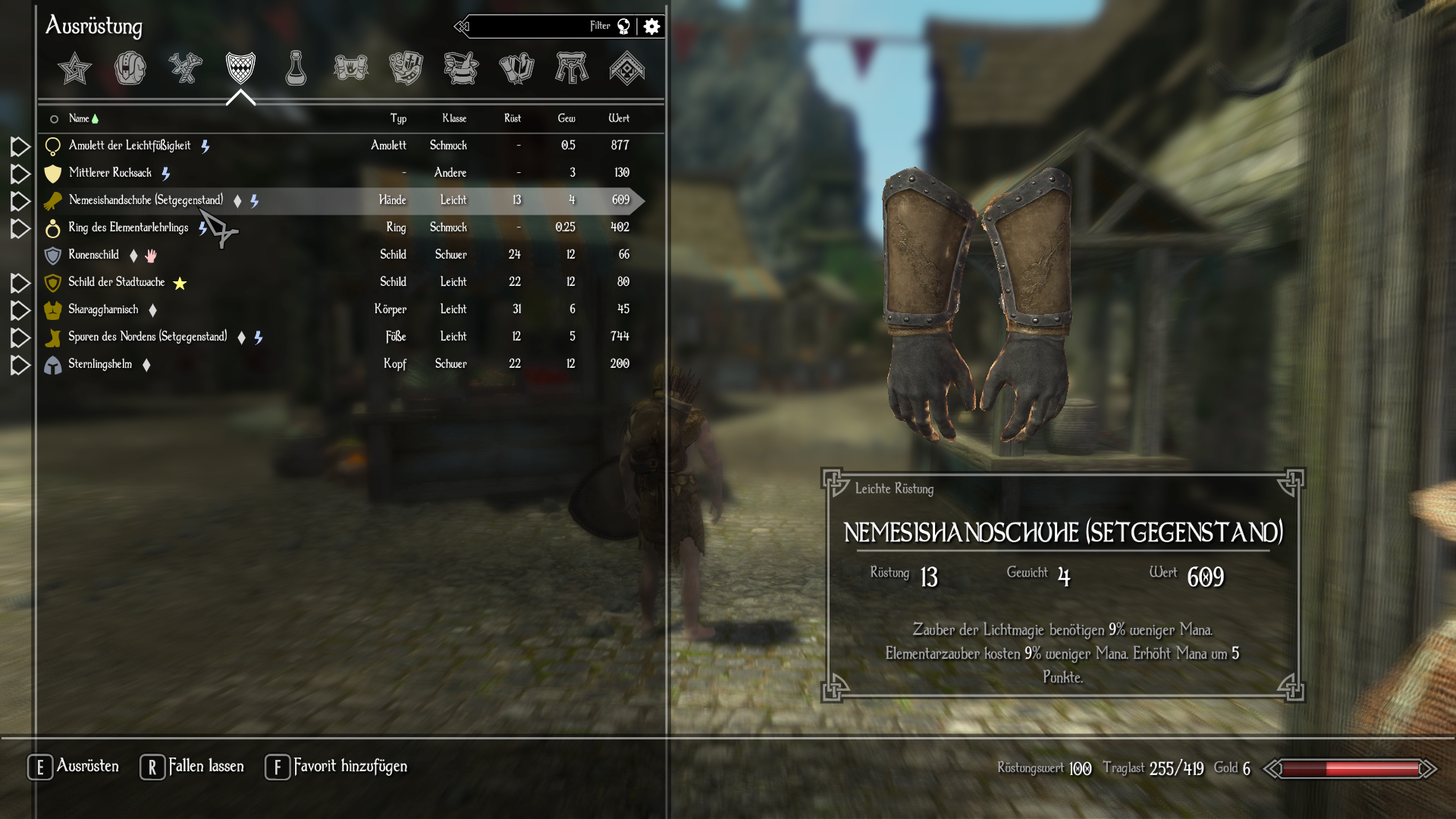
Task: Sort items by the Name header
Action: [79, 118]
